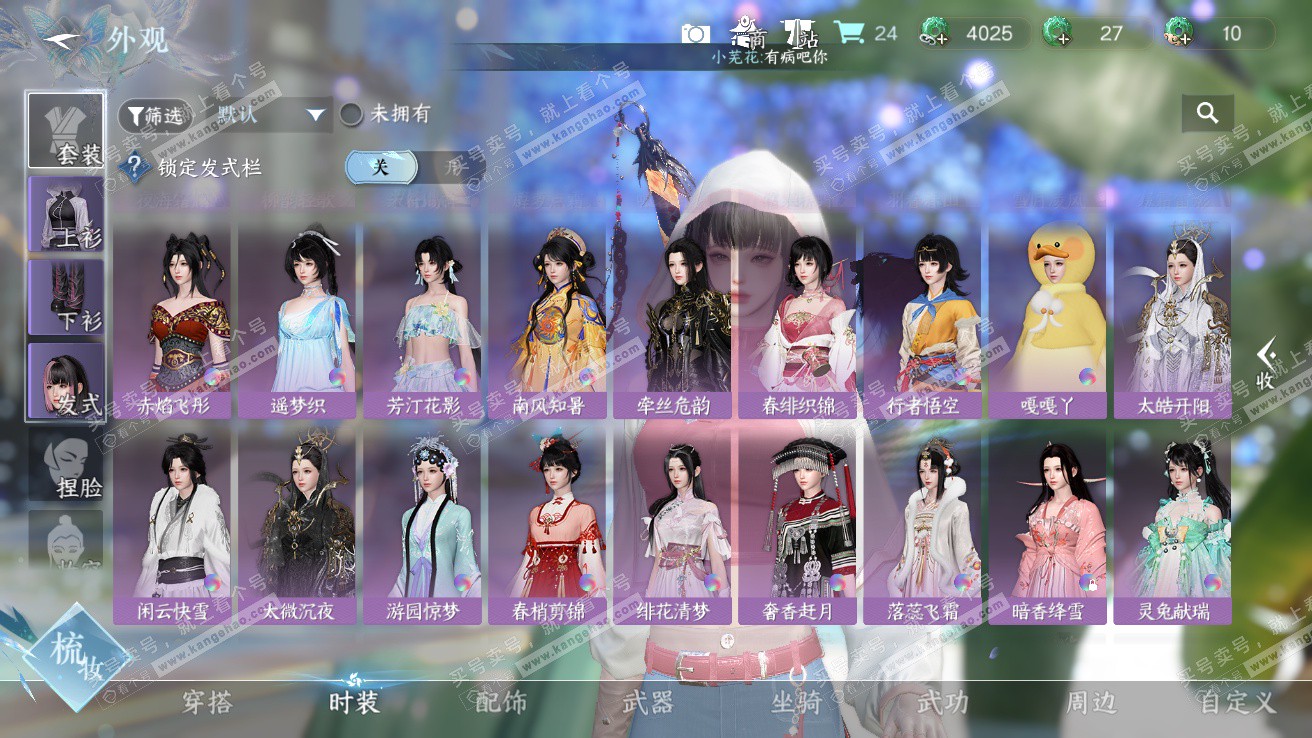The width and height of the screenshot is (1312, 738).
Task: Pick the 嘎嘎了 duck costume
Action: tap(1047, 320)
